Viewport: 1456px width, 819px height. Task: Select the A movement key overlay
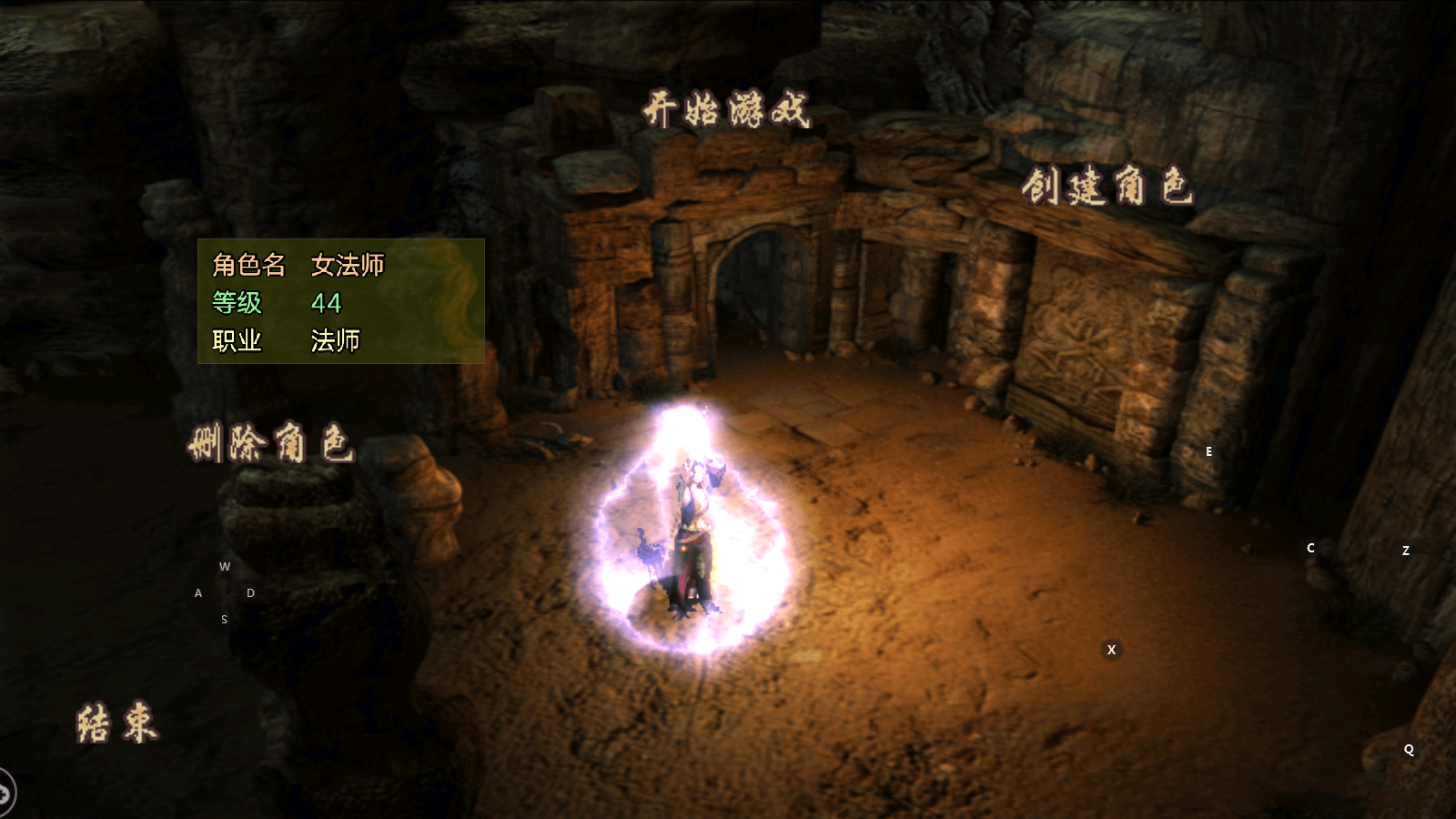(x=197, y=592)
